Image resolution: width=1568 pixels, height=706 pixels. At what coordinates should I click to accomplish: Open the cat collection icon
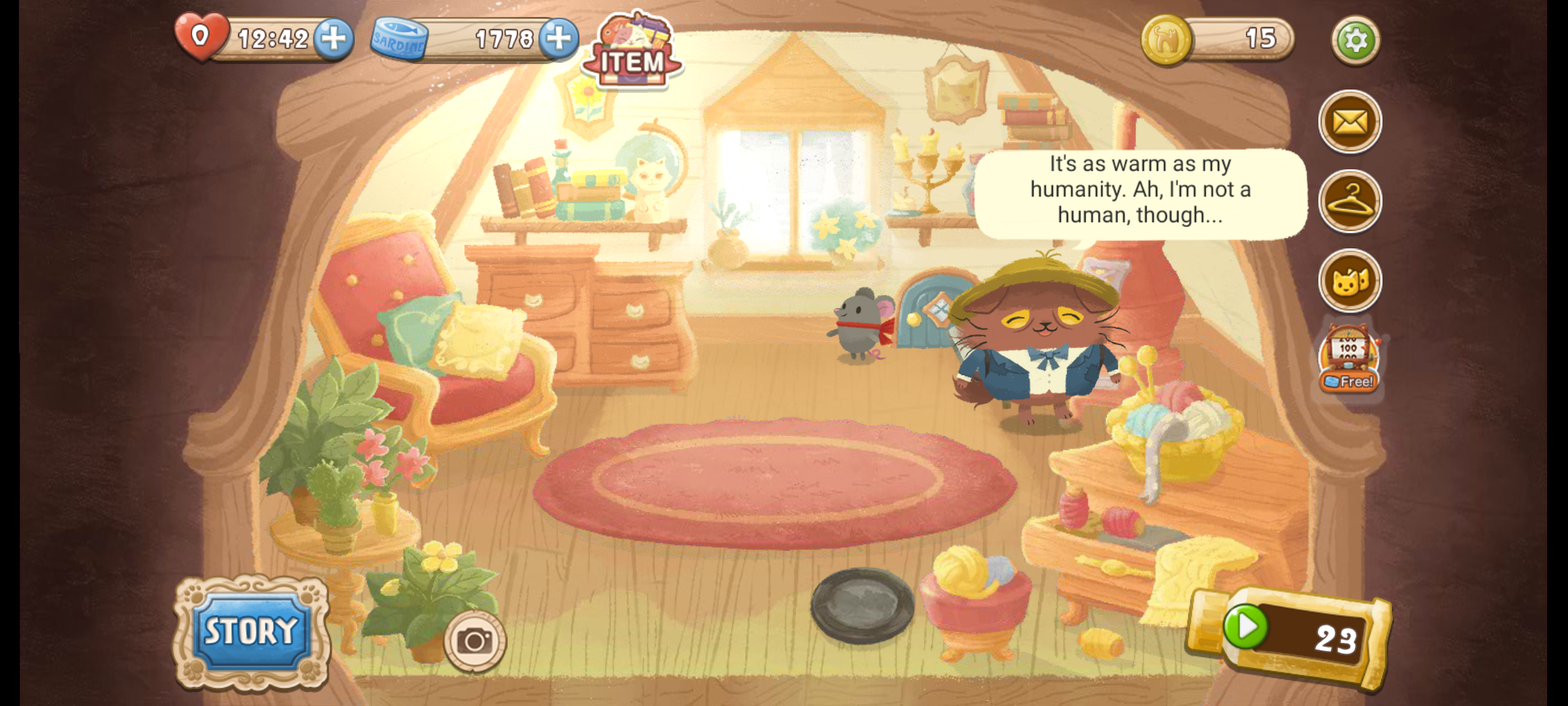tap(1350, 281)
